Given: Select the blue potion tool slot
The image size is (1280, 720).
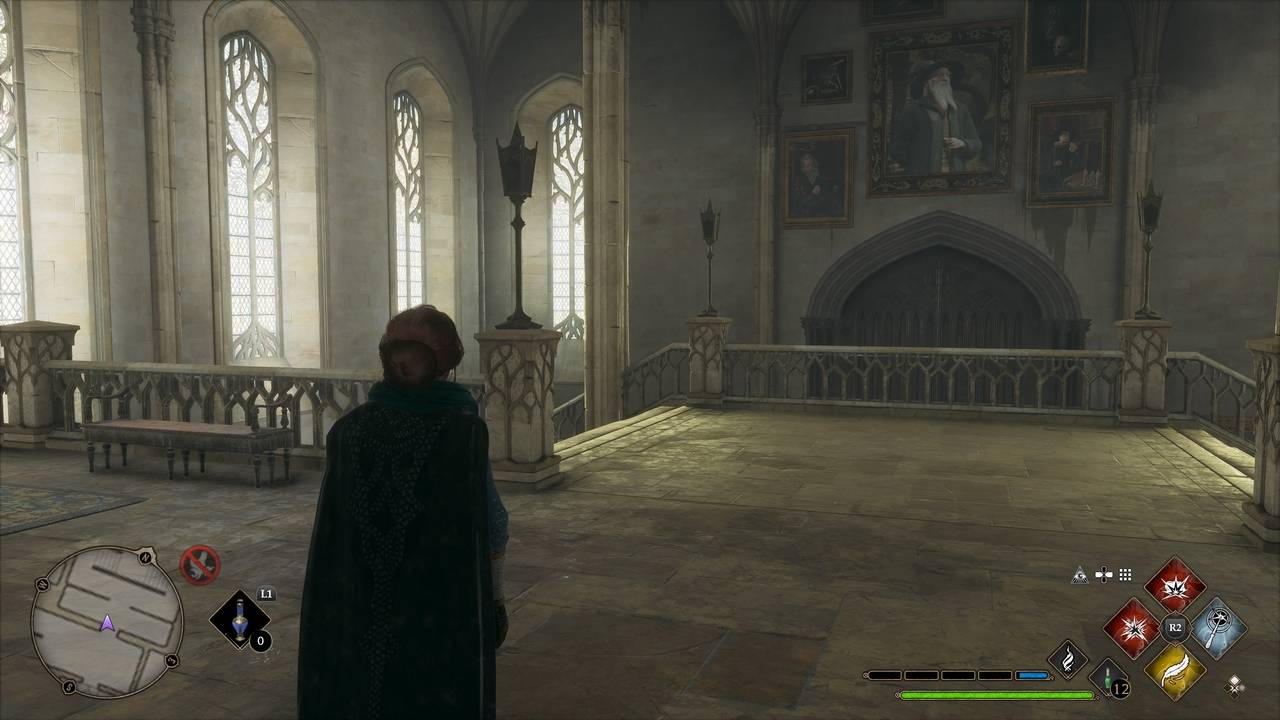Looking at the screenshot, I should (240, 619).
